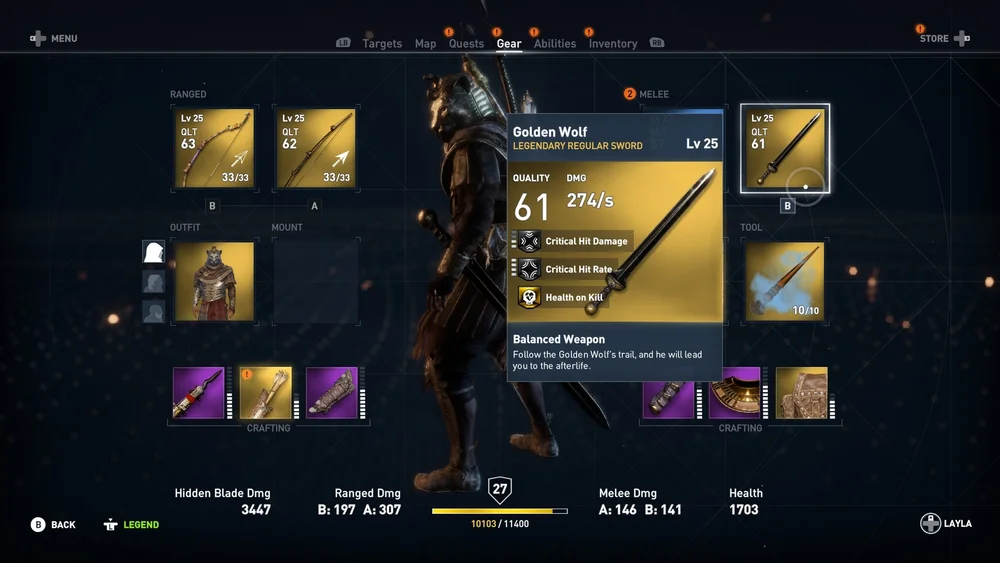1000x563 pixels.
Task: Show the Abilities tab
Action: (555, 44)
